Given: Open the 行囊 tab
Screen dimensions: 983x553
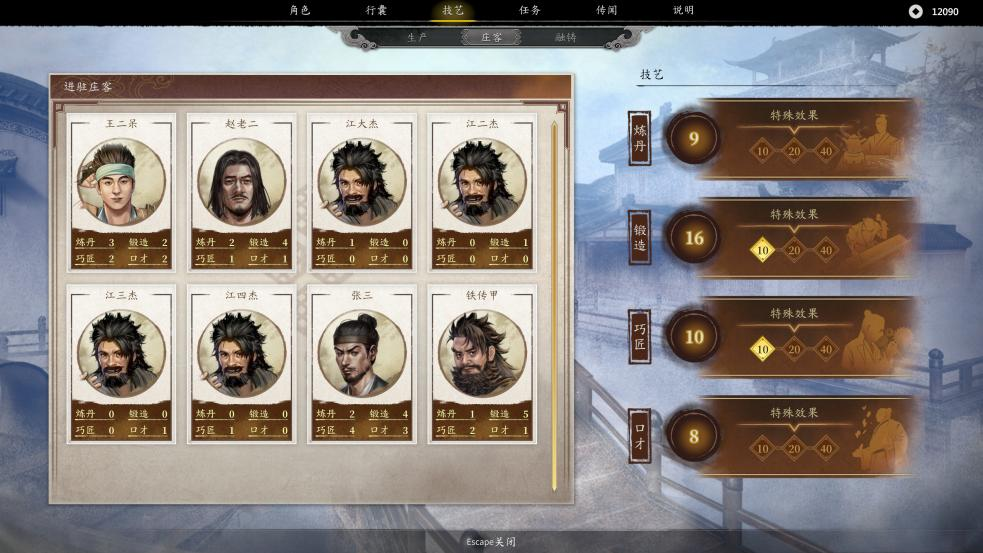Looking at the screenshot, I should coord(376,11).
